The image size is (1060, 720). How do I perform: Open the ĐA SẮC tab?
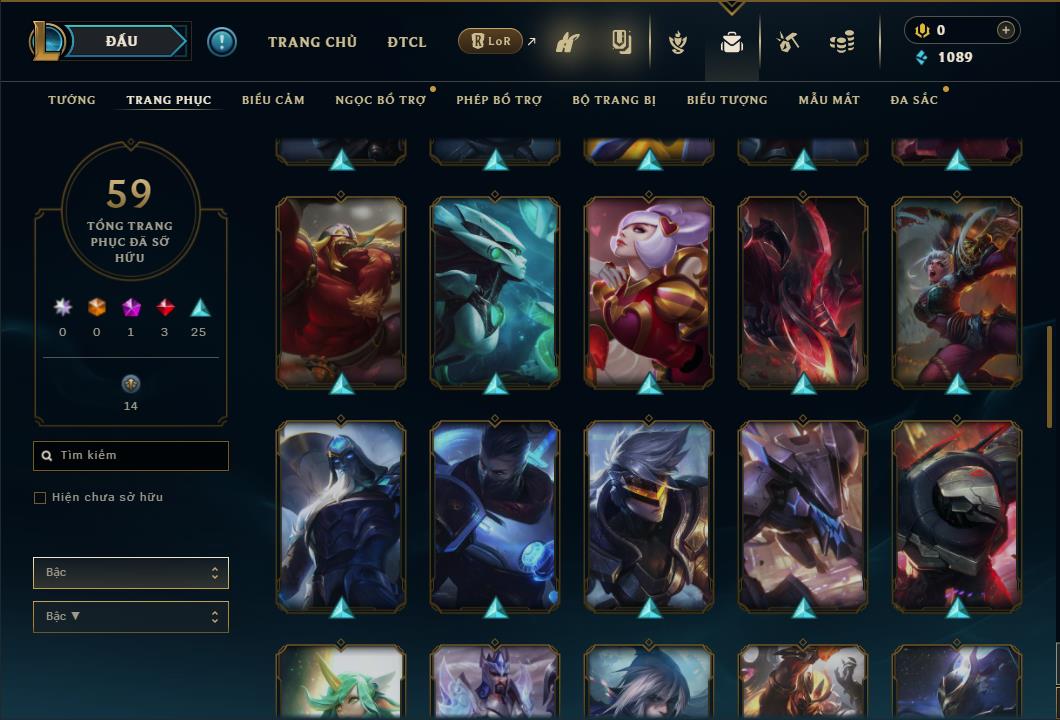914,100
